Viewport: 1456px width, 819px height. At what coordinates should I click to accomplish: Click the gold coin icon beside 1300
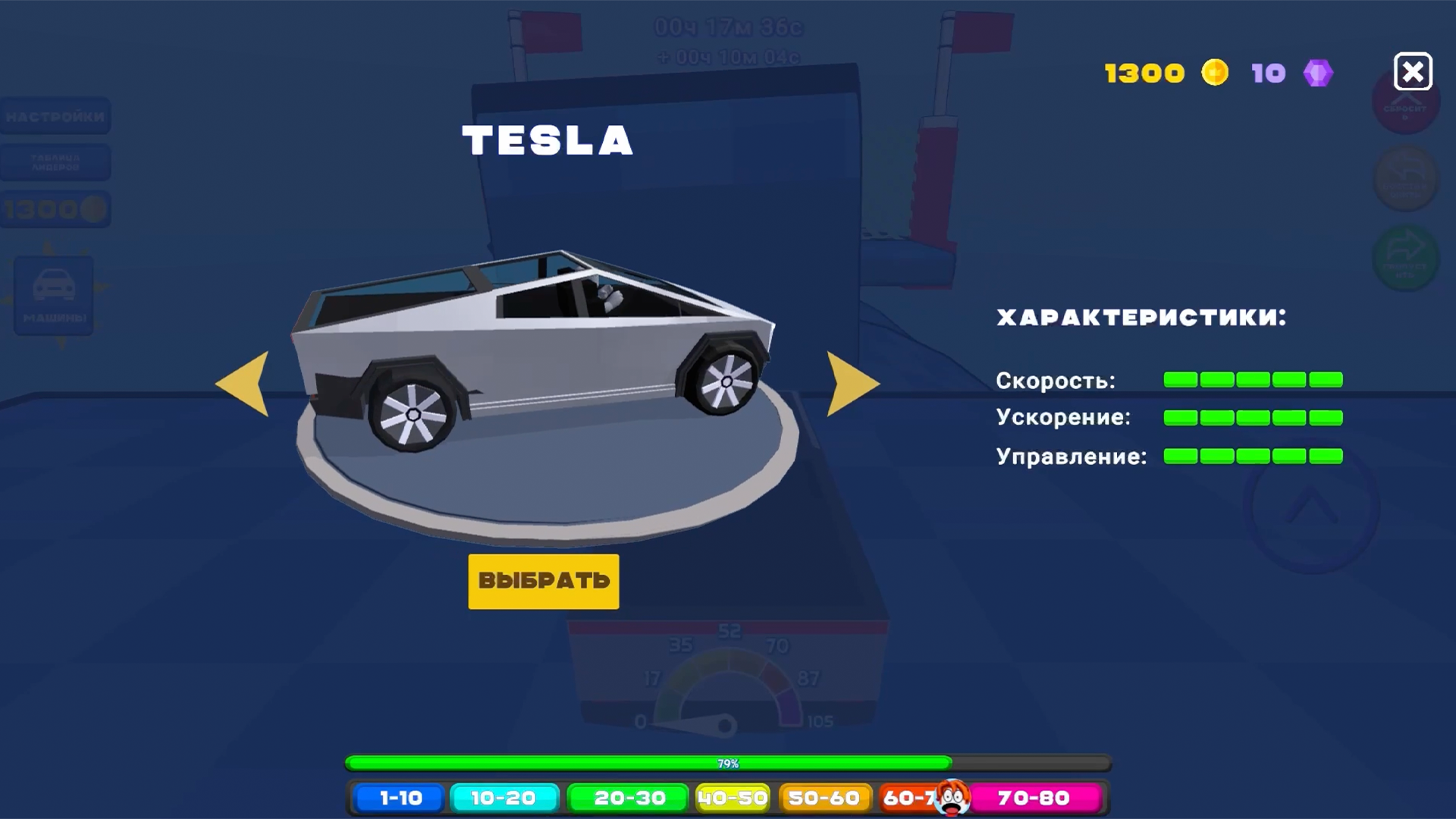tap(1214, 73)
